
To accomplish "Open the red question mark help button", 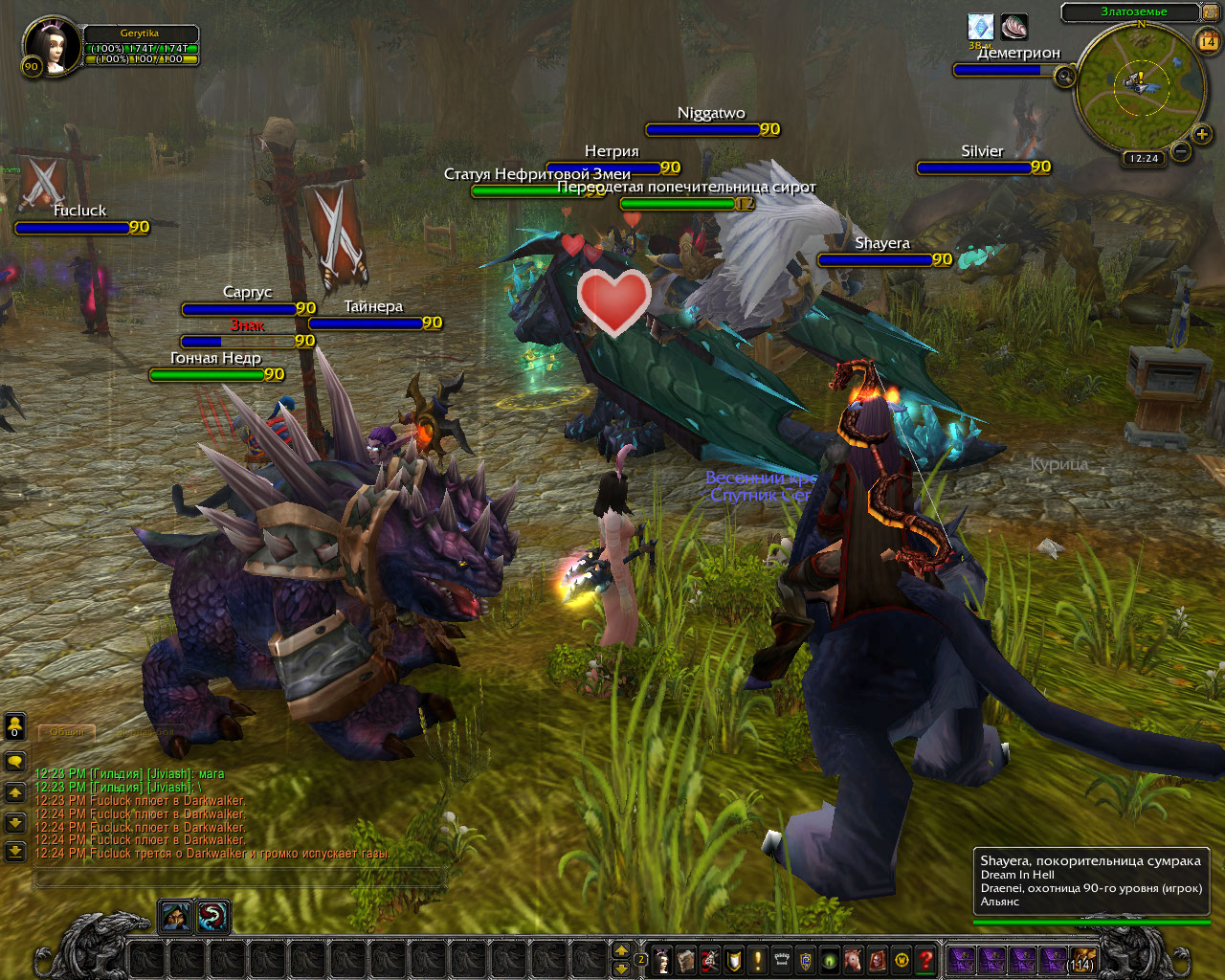I will tap(925, 959).
